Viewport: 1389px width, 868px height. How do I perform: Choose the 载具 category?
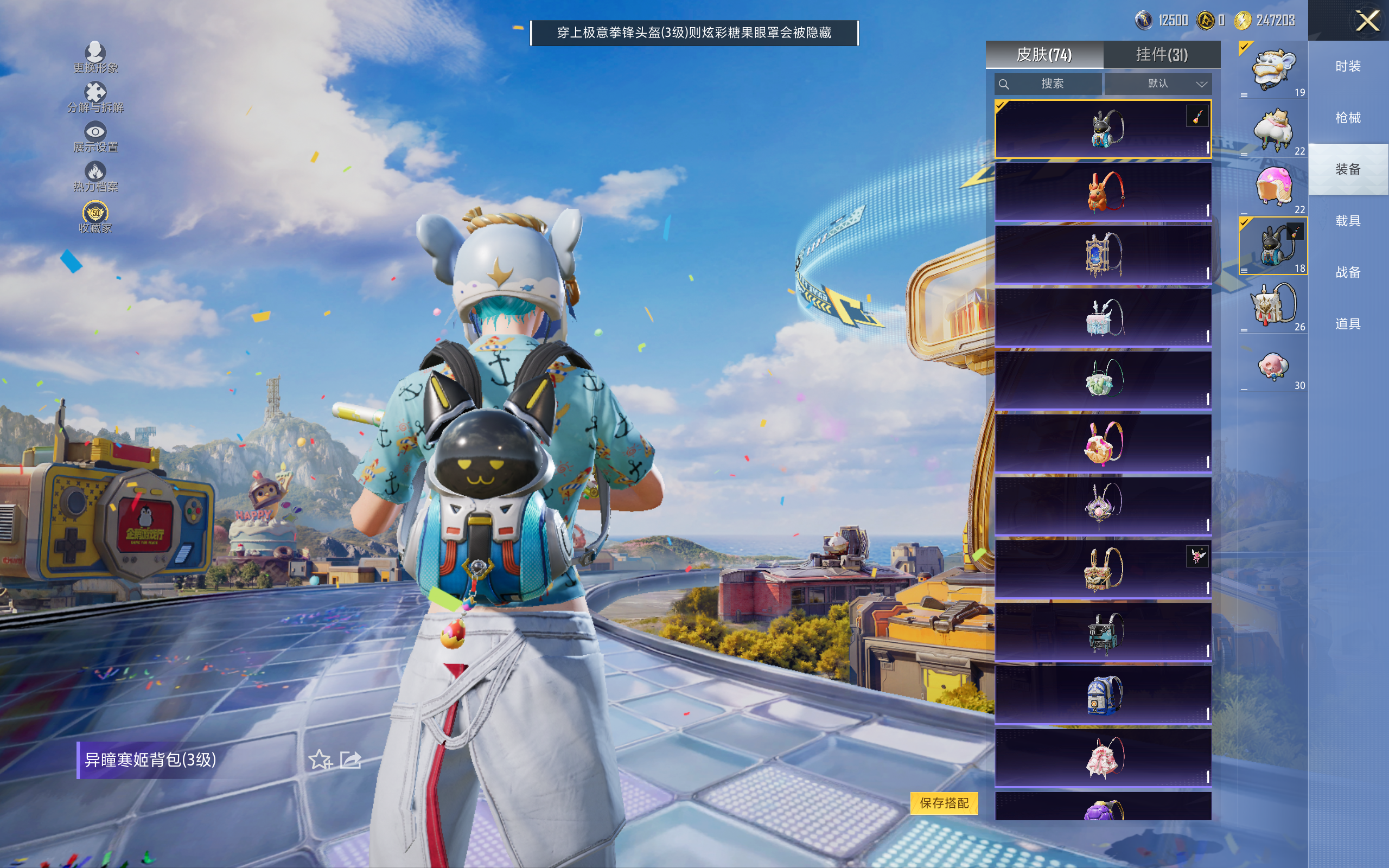(1348, 221)
